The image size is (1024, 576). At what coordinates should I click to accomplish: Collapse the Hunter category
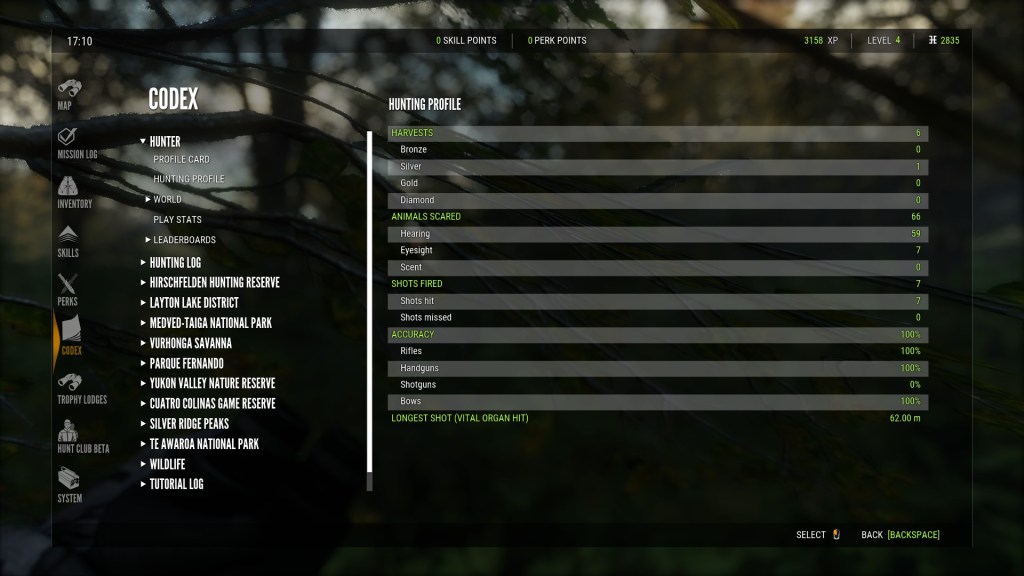[165, 142]
